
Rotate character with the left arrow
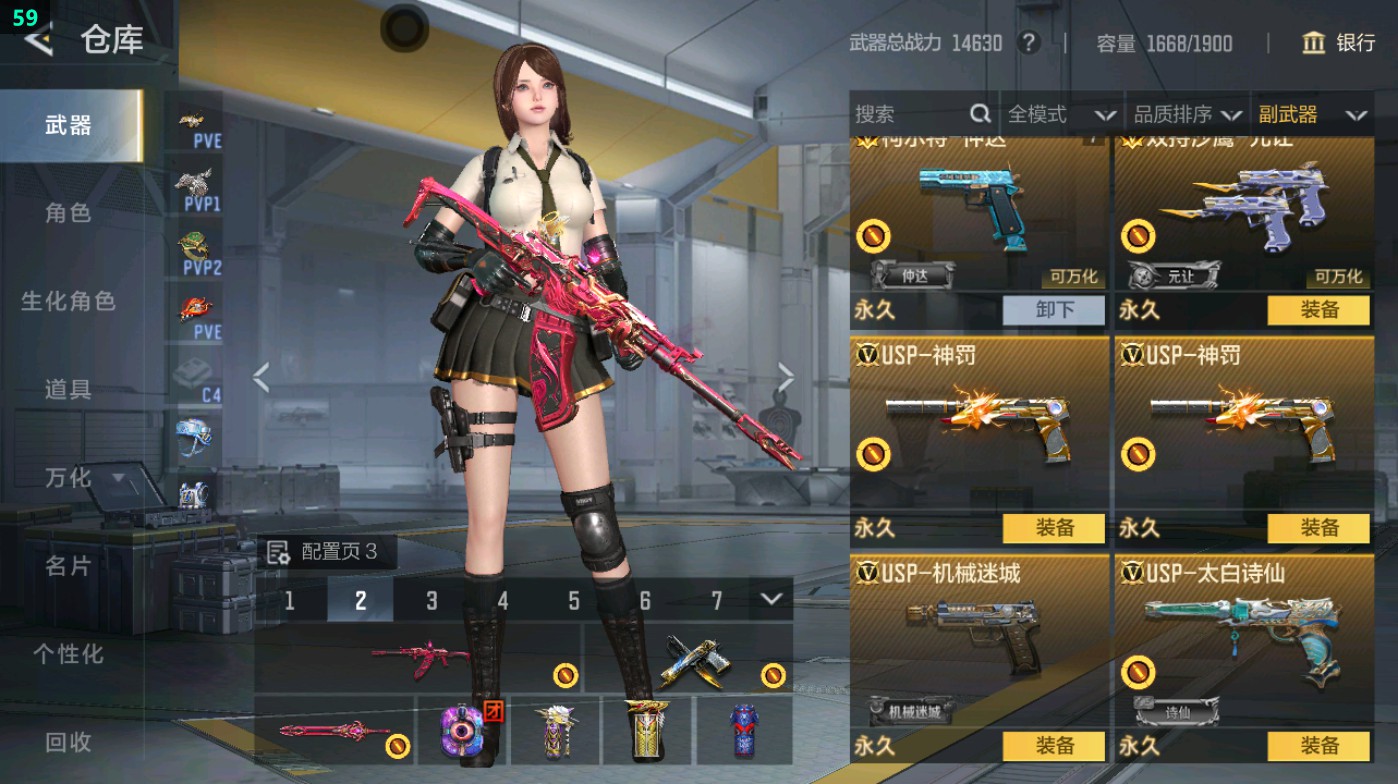click(x=261, y=378)
